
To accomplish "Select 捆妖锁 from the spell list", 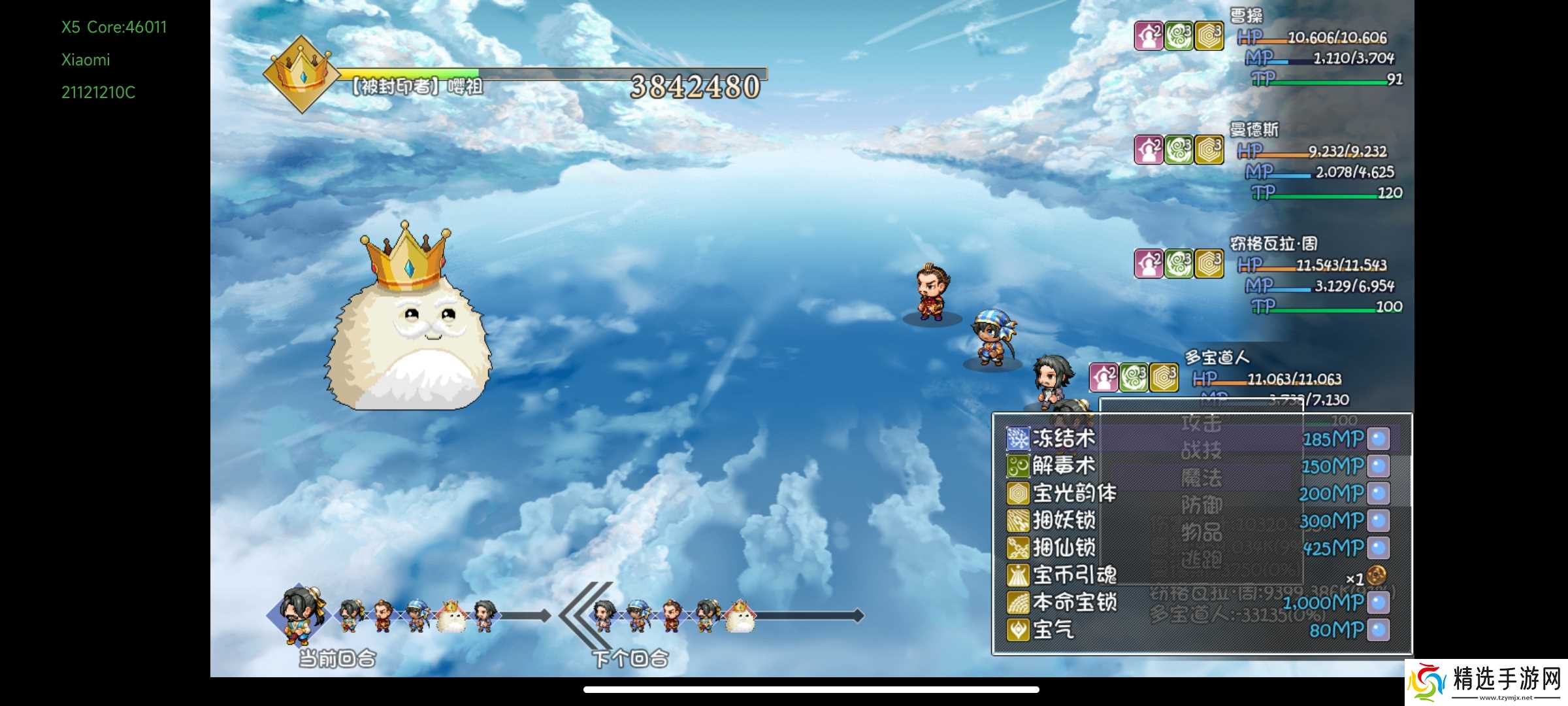I will (1063, 521).
